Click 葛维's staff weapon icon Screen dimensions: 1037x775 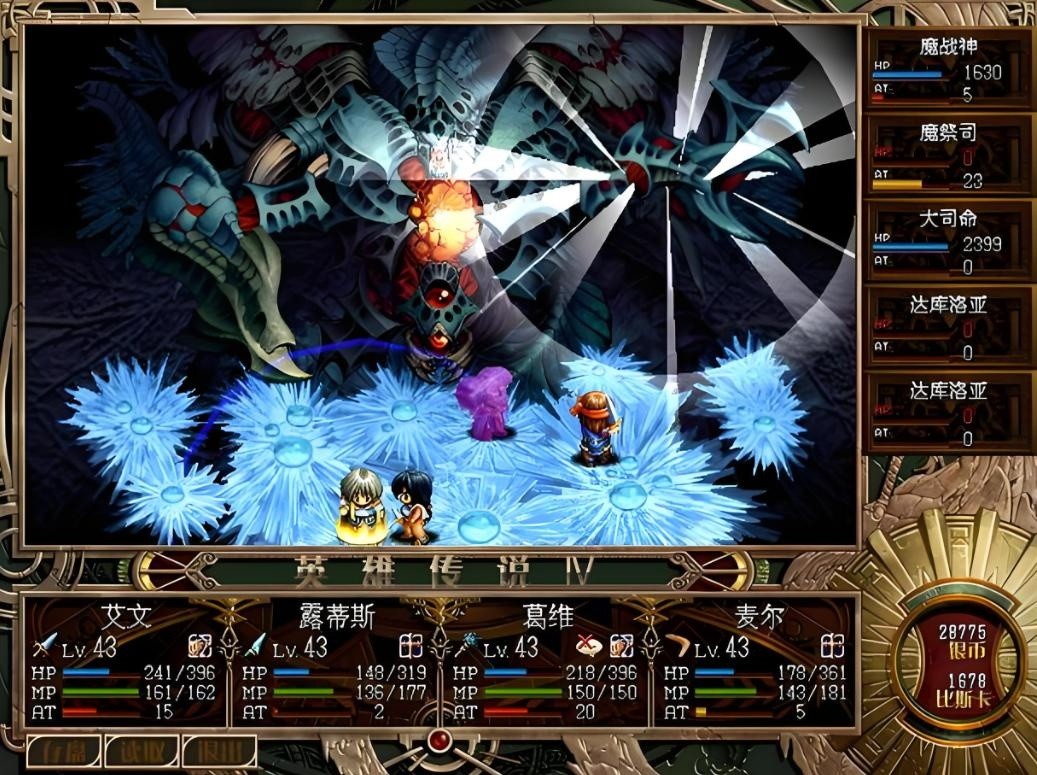(467, 647)
